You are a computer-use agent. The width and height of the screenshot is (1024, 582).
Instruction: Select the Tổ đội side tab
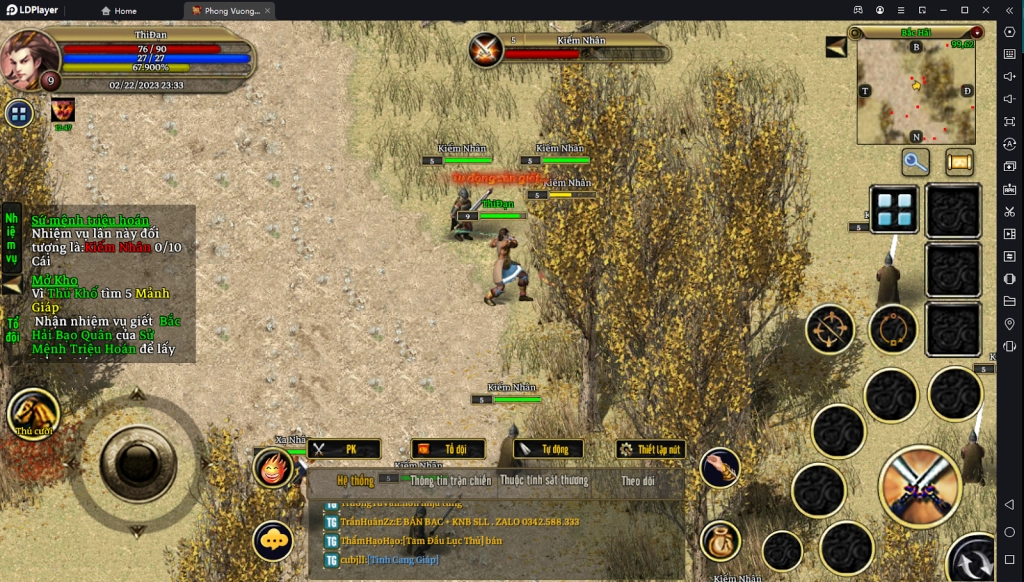tap(12, 330)
